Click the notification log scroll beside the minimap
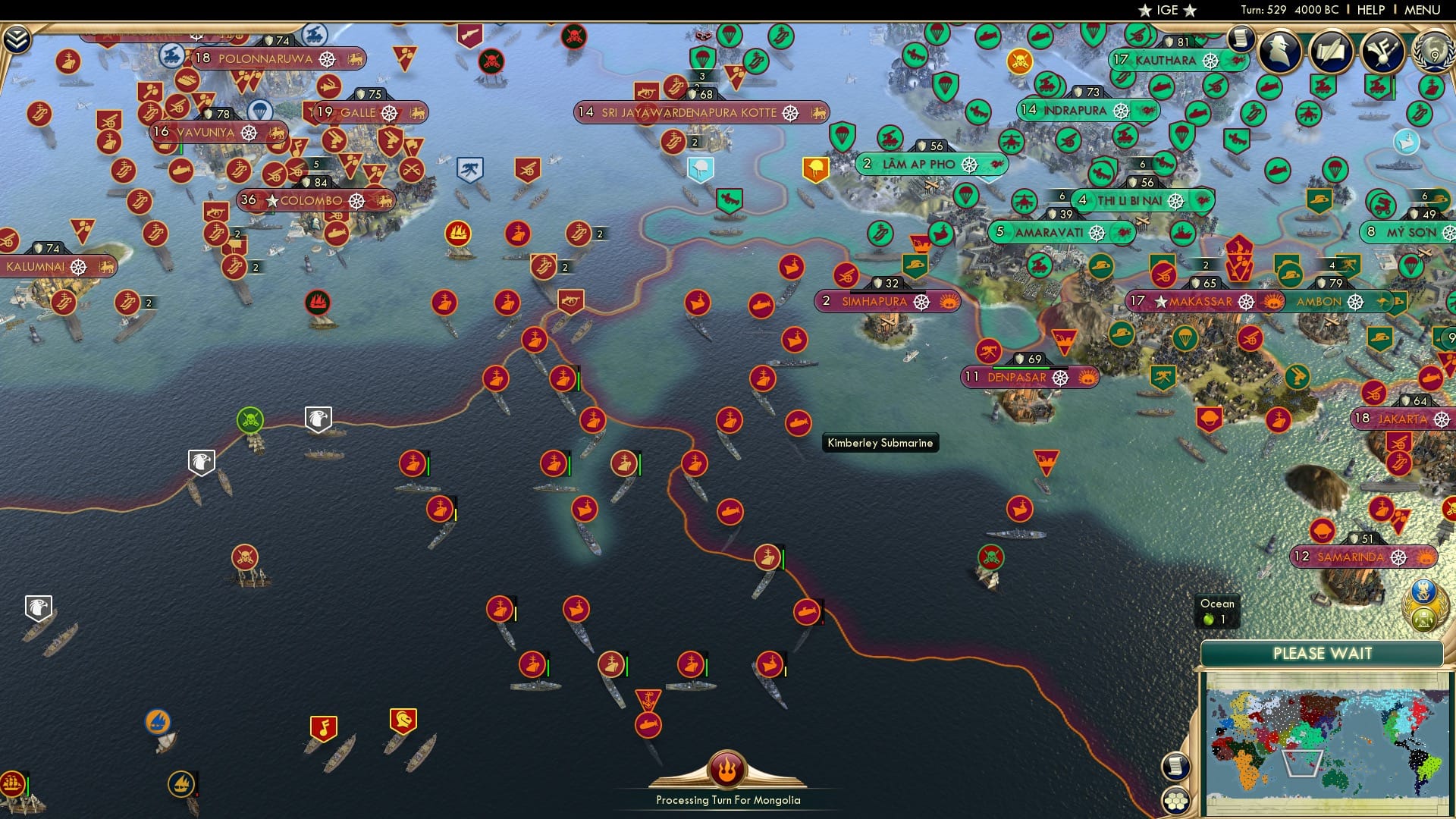Viewport: 1456px width, 819px height. point(1176,767)
